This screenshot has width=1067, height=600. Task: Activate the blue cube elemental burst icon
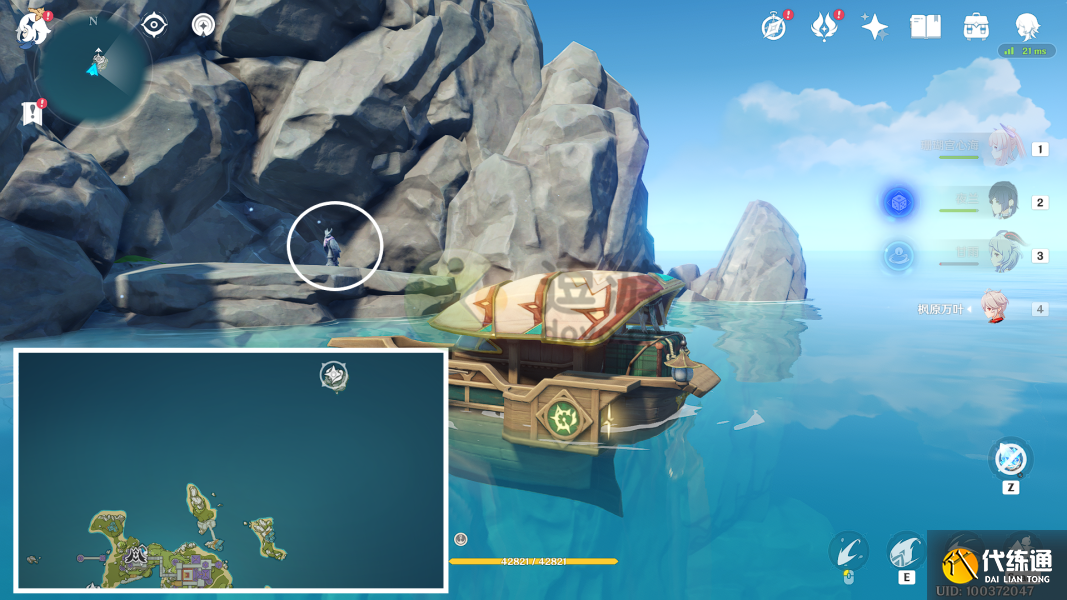(899, 202)
